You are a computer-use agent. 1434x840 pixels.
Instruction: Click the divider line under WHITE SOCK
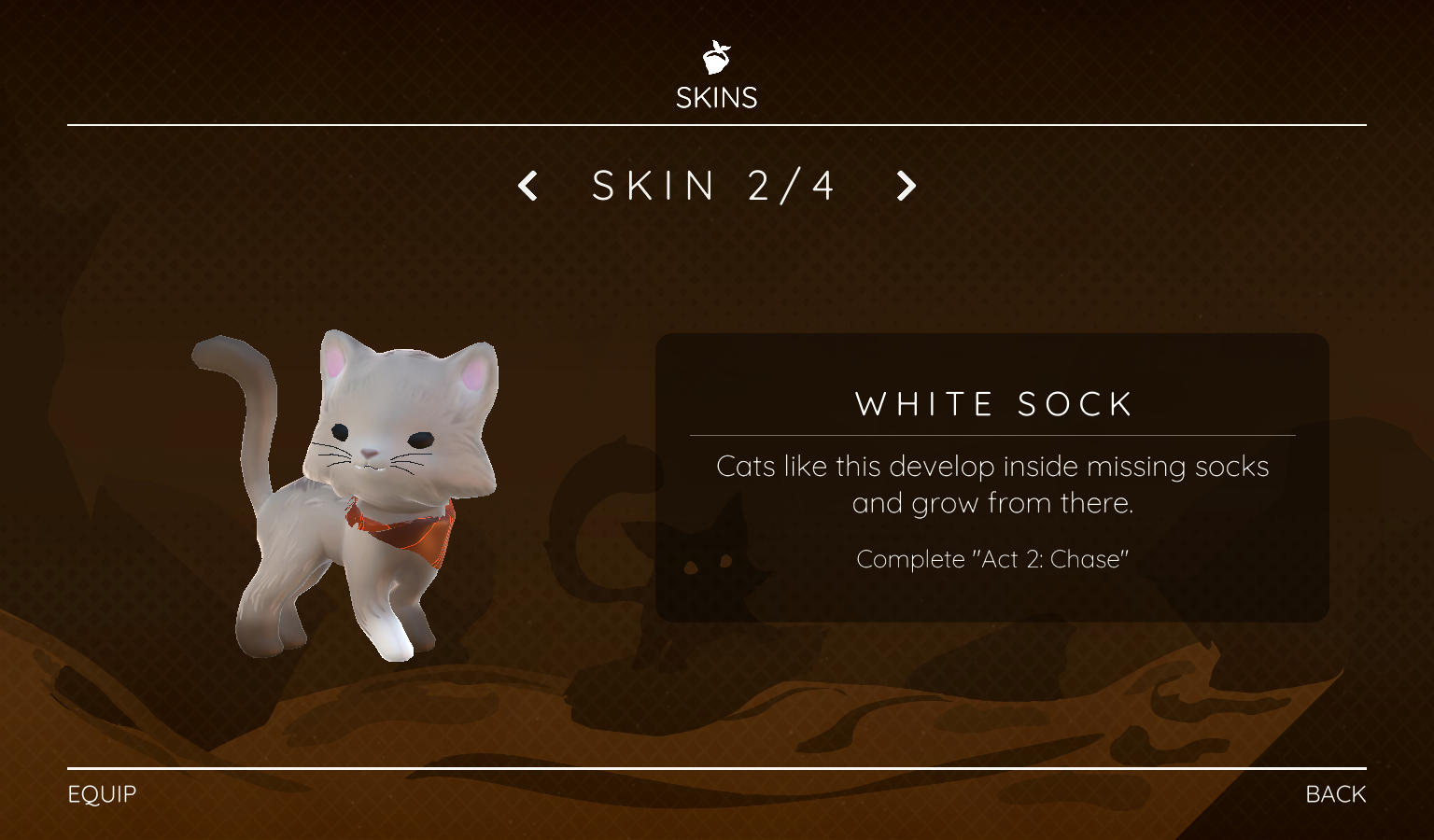click(992, 434)
